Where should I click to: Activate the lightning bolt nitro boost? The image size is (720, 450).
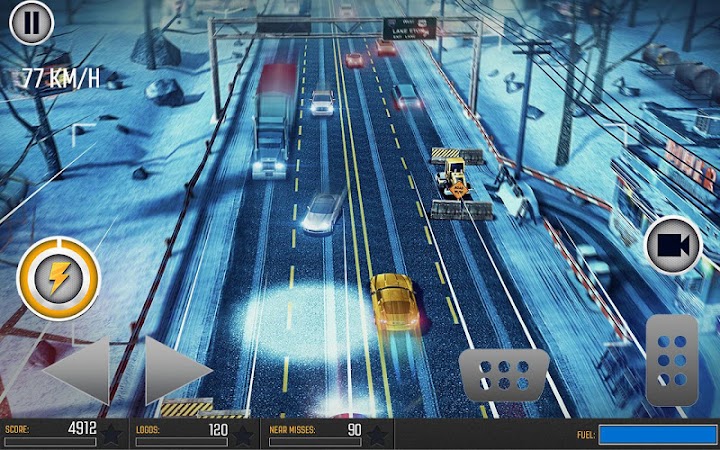click(x=59, y=279)
